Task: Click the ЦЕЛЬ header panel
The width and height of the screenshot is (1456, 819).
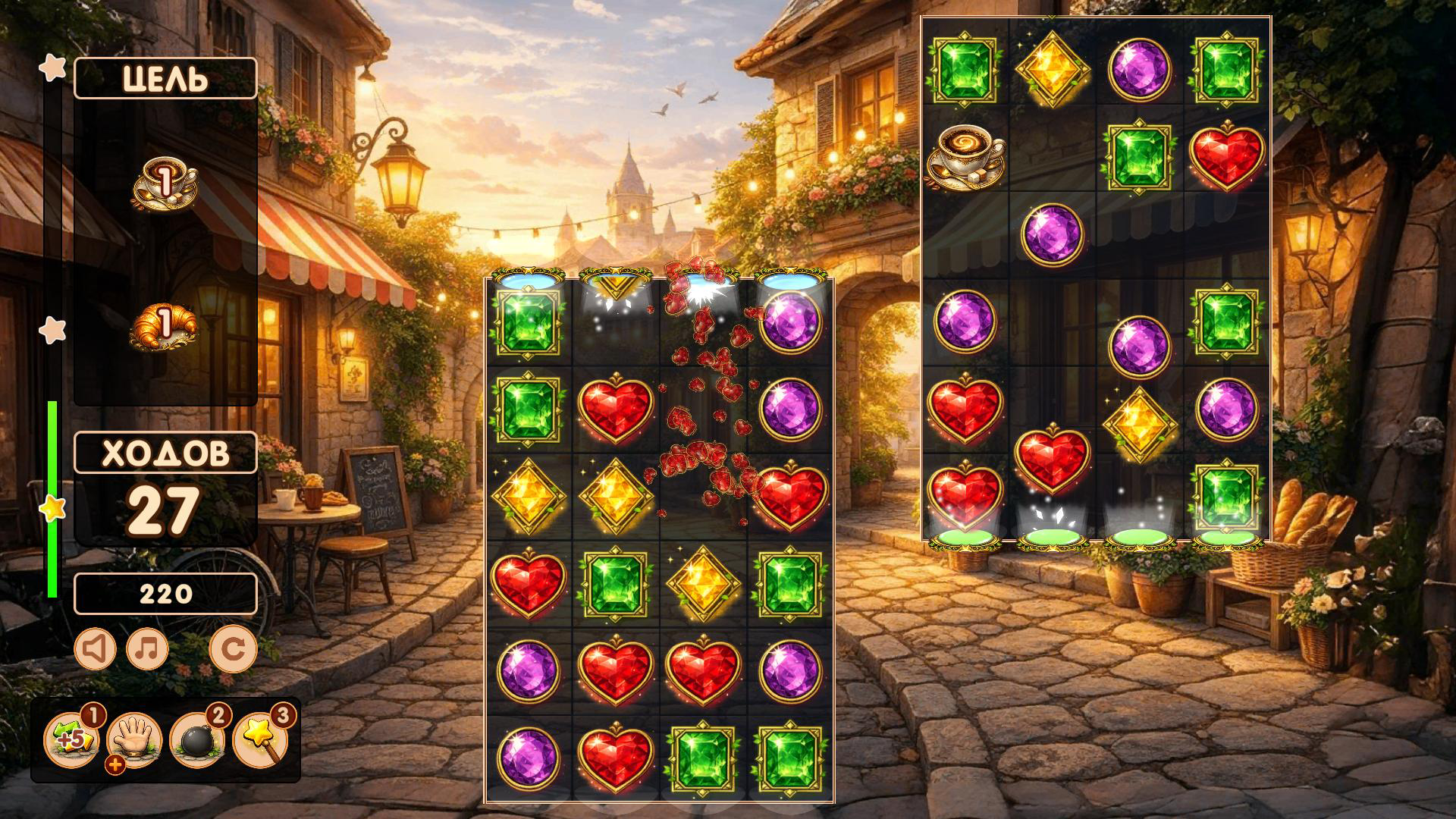Action: point(165,77)
